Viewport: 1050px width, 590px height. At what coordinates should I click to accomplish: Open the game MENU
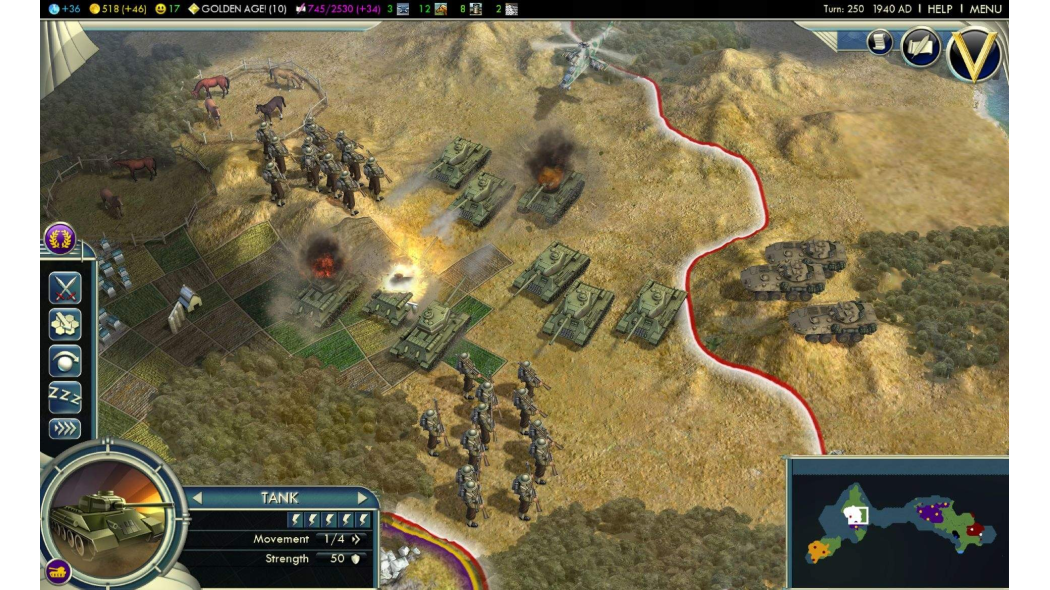[985, 9]
